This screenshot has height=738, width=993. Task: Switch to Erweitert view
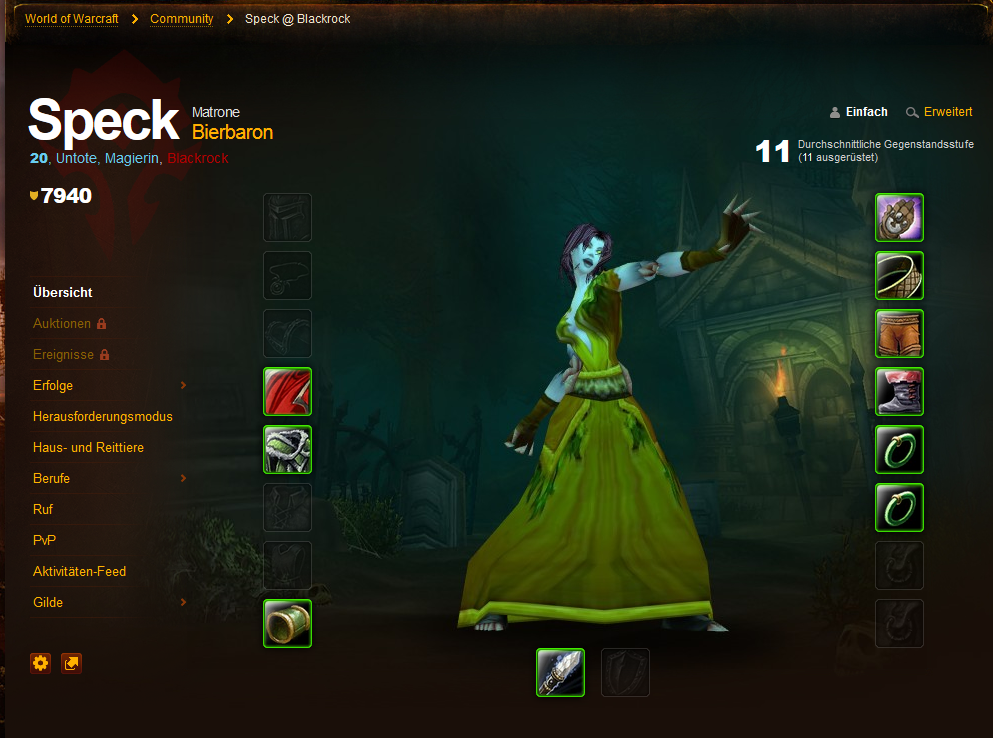click(x=947, y=112)
